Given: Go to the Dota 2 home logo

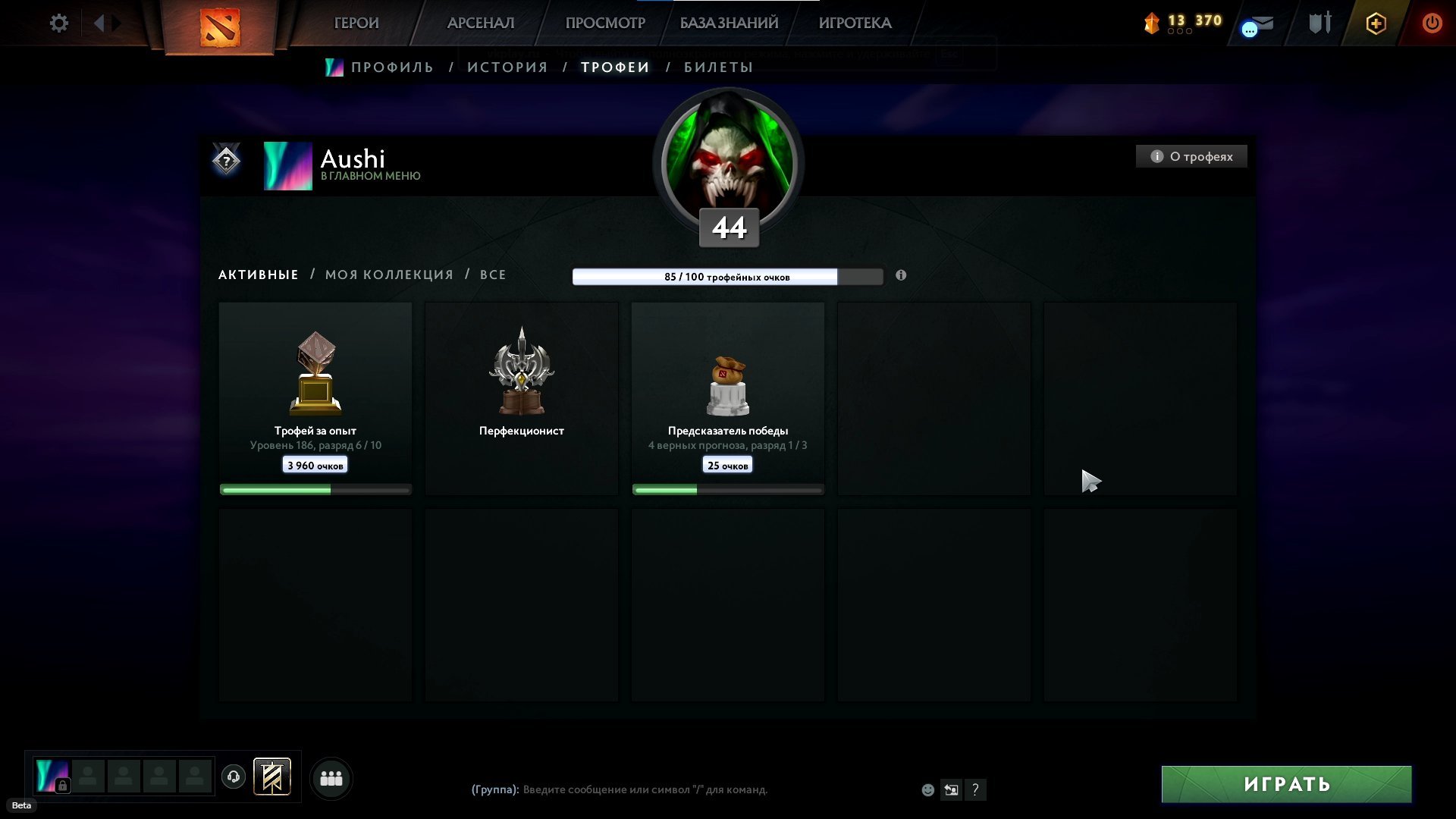Looking at the screenshot, I should coord(219,27).
